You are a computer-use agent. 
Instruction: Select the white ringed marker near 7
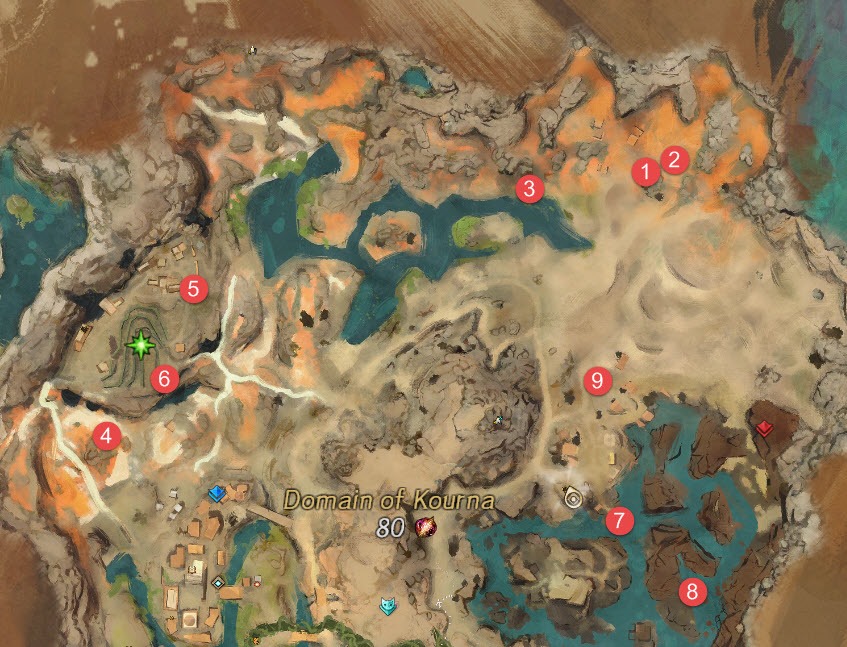point(573,496)
